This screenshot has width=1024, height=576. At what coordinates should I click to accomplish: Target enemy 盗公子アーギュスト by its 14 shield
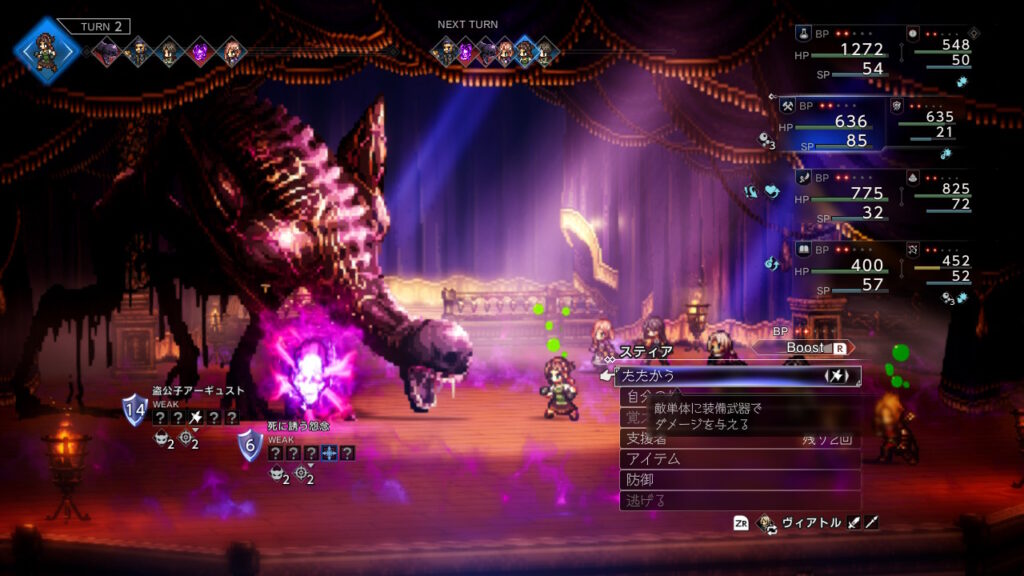tap(134, 408)
